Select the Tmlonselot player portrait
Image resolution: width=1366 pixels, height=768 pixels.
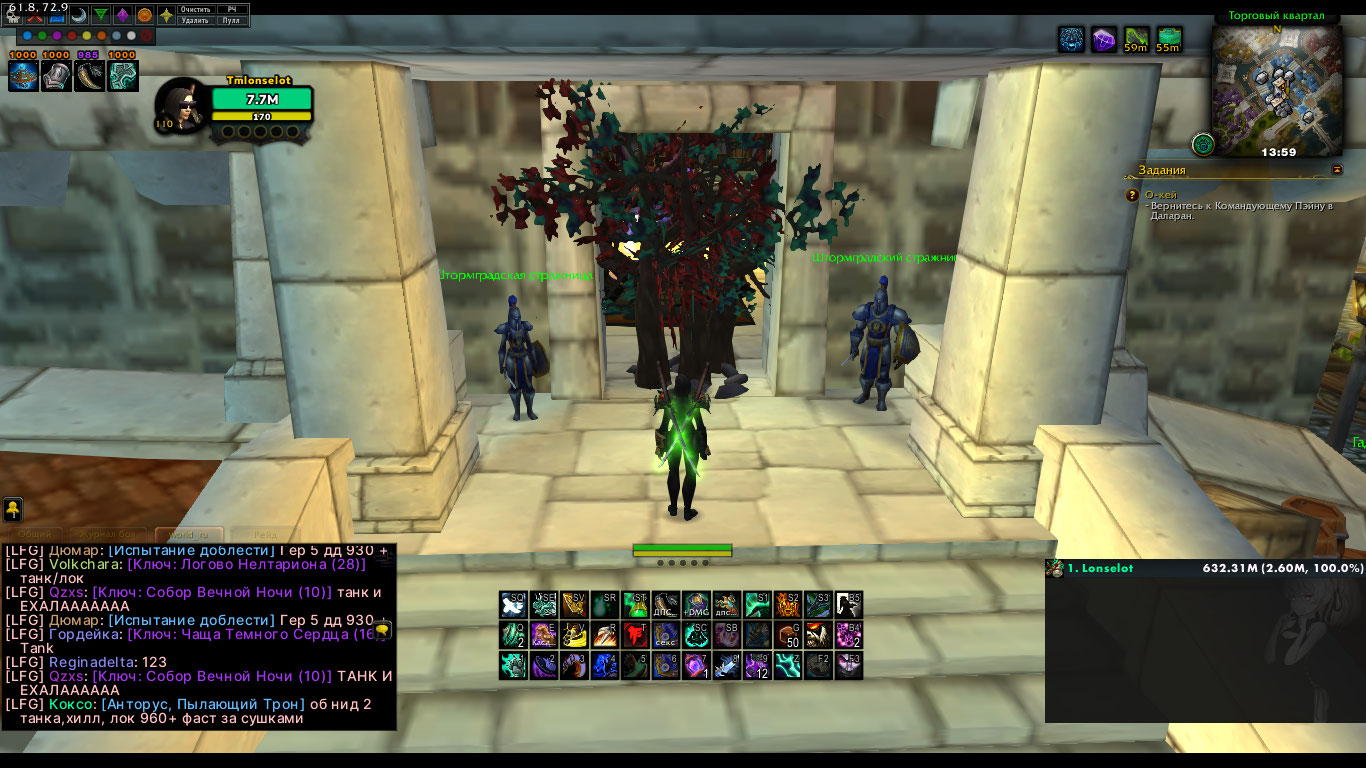[182, 104]
